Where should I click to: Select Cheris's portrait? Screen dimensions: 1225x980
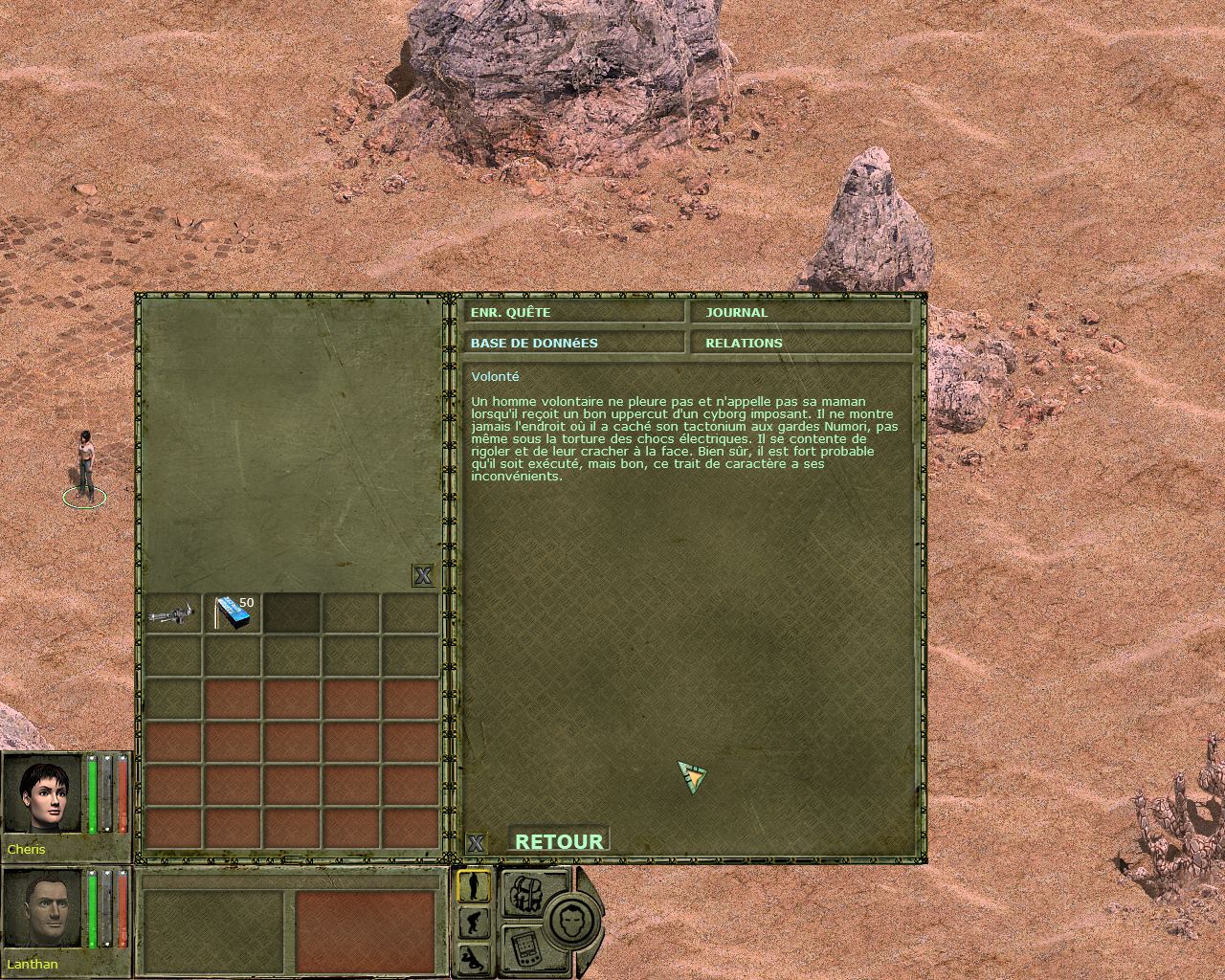click(x=43, y=795)
